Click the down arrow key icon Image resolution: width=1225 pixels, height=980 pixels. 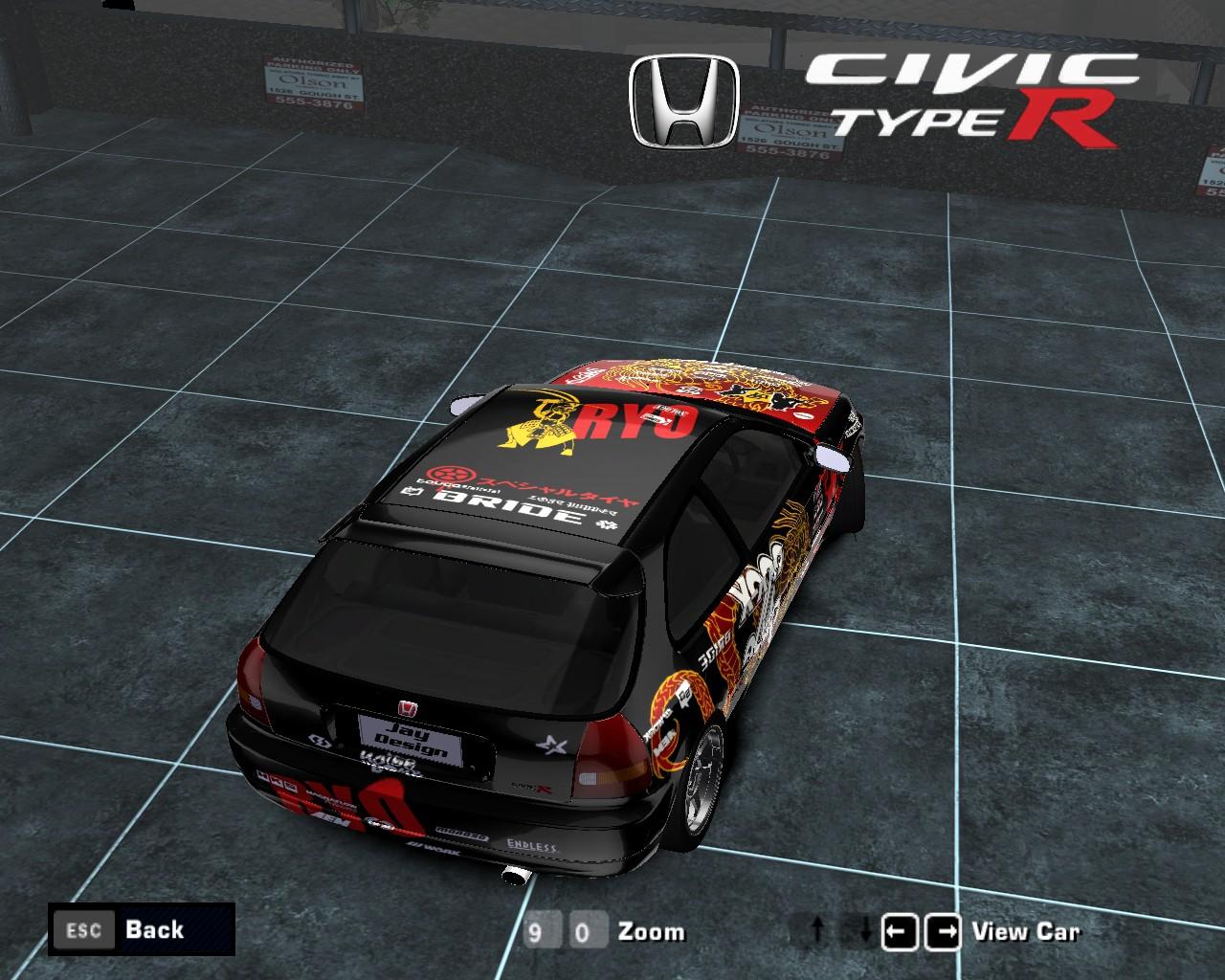tap(866, 929)
